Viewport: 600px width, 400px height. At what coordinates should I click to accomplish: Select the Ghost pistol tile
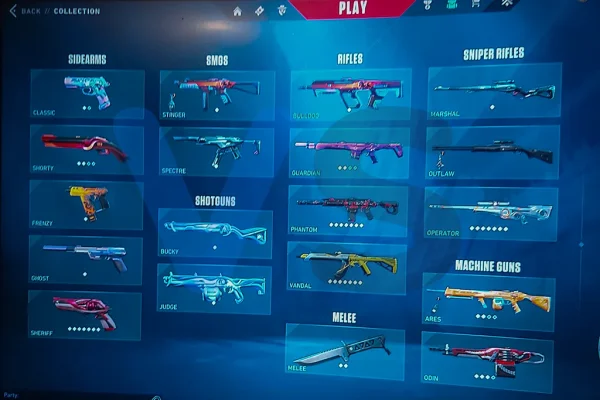86,259
